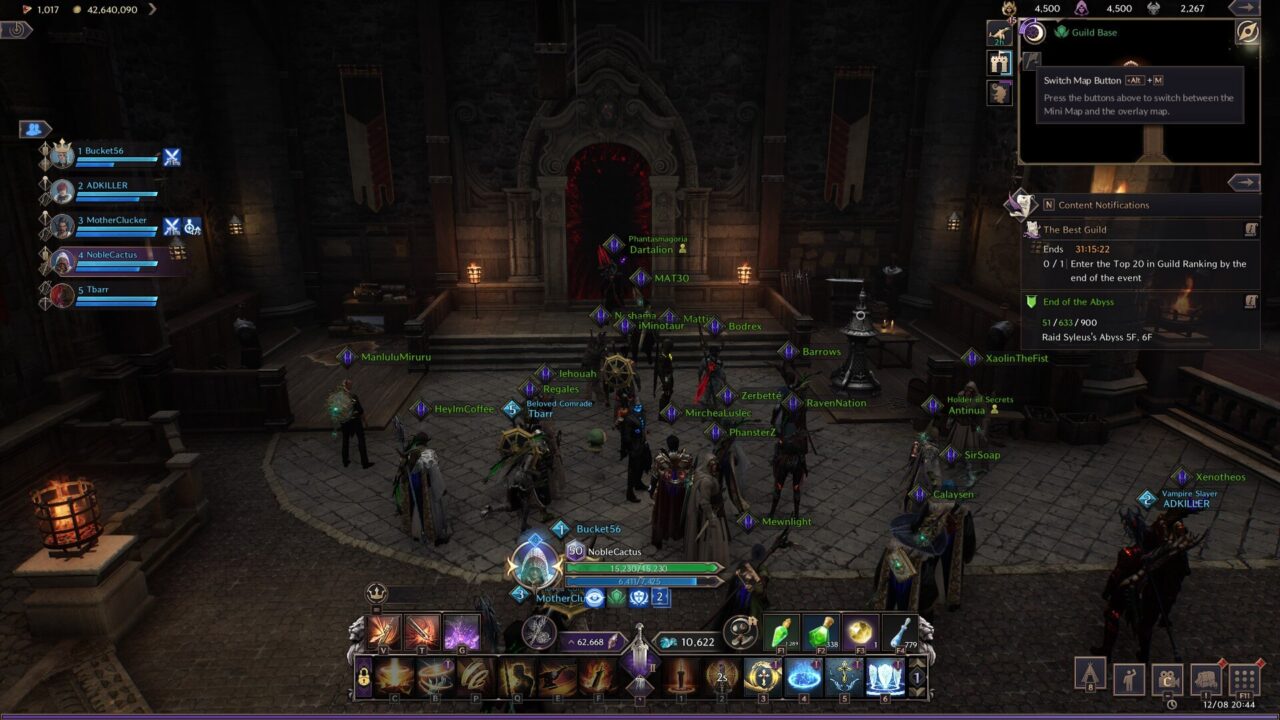Use the blue mana vial slot
1280x720 pixels.
899,632
